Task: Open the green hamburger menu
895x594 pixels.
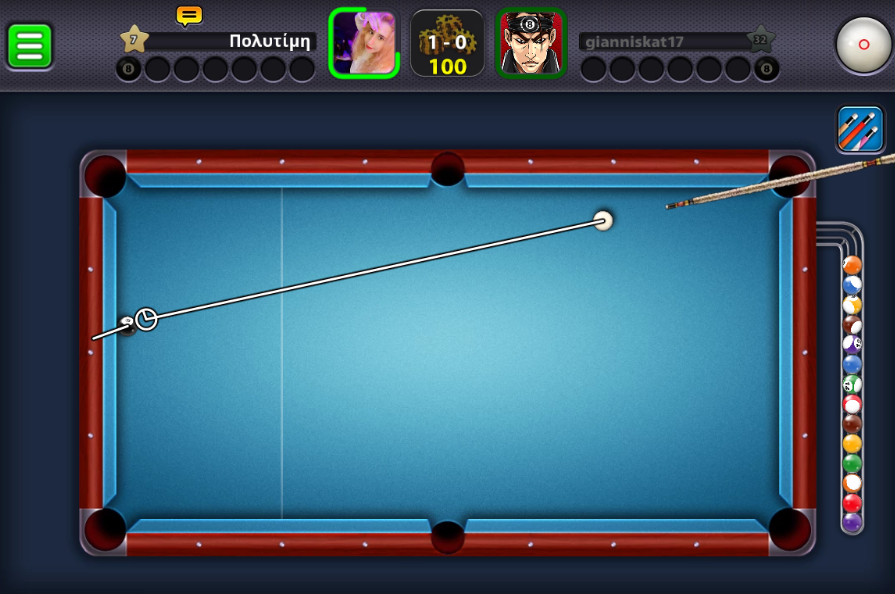Action: 30,45
